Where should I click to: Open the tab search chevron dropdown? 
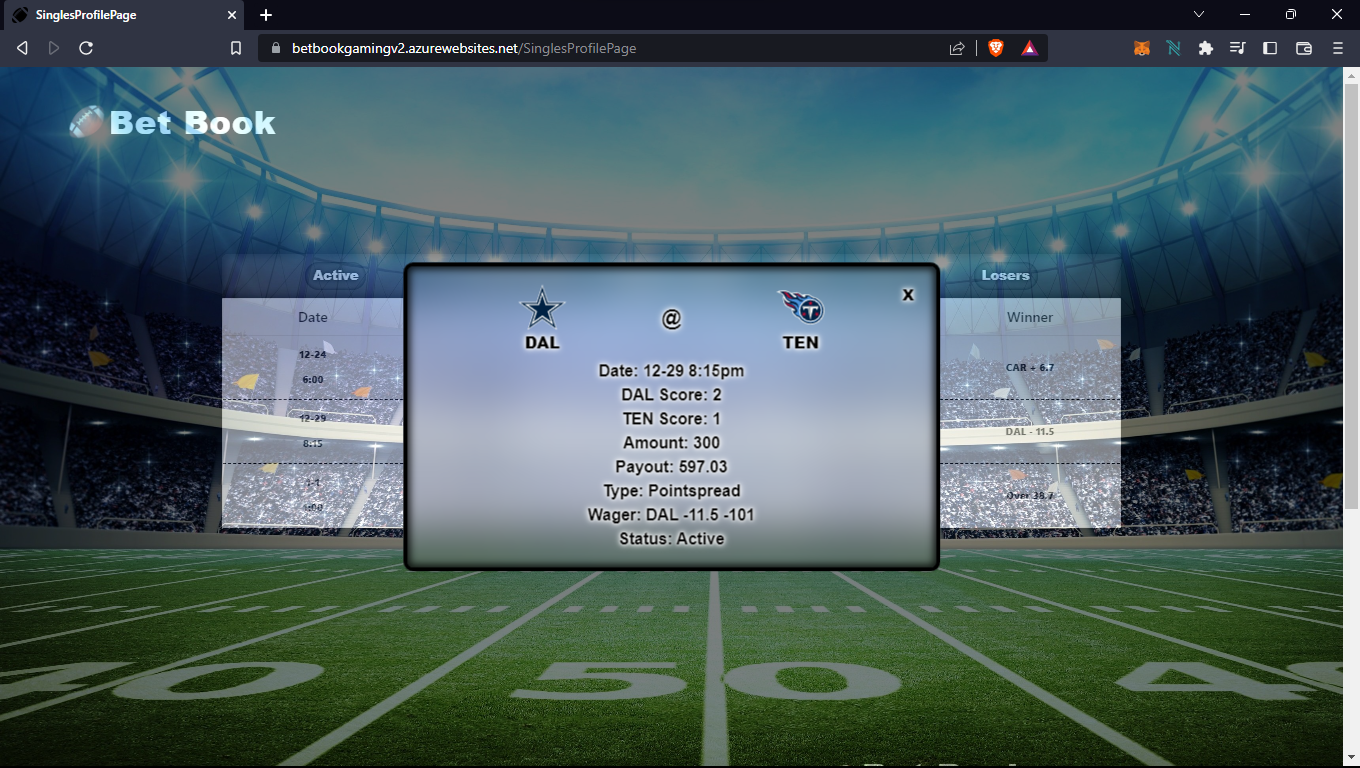1197,15
